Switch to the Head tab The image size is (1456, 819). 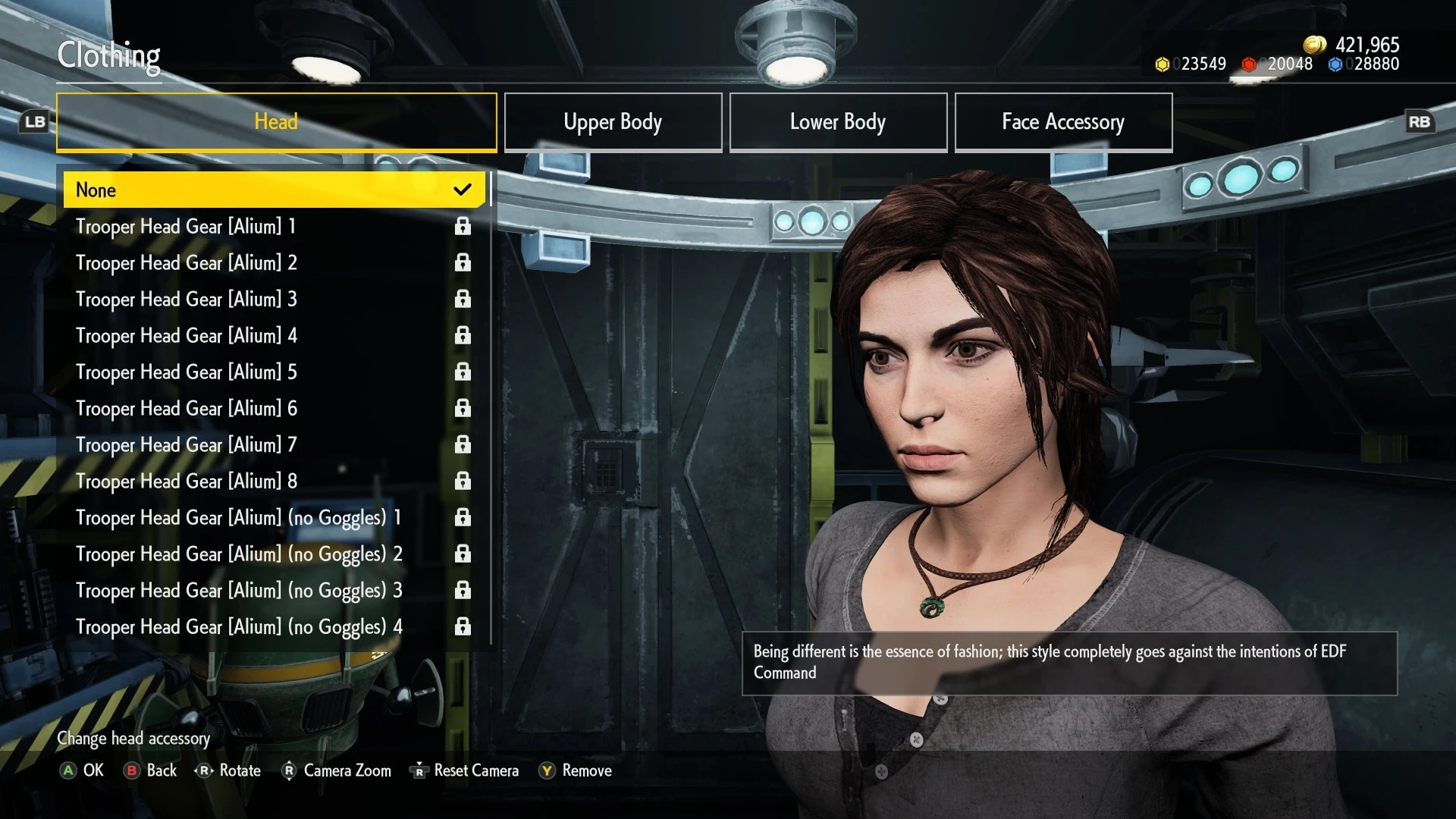[x=276, y=122]
